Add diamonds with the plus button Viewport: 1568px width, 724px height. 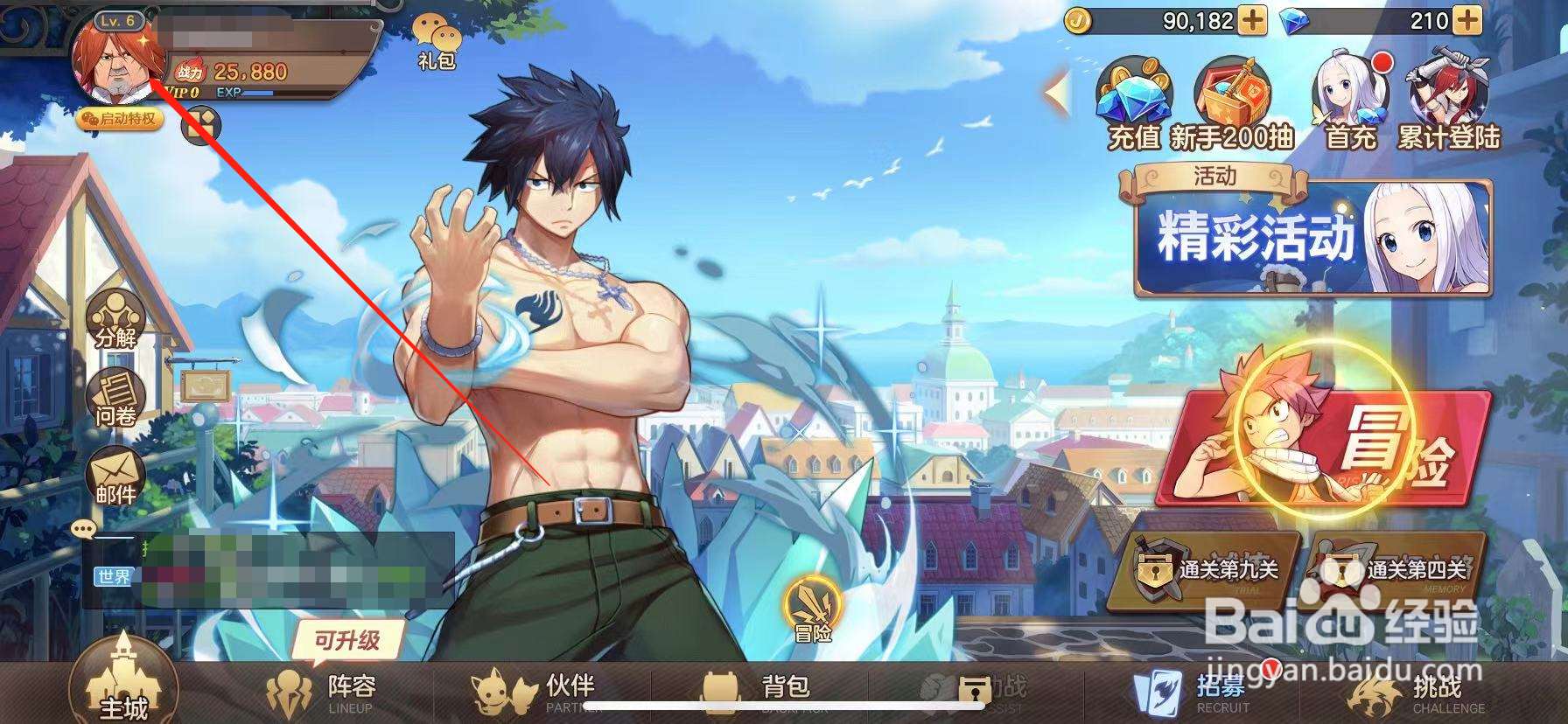coord(1467,21)
